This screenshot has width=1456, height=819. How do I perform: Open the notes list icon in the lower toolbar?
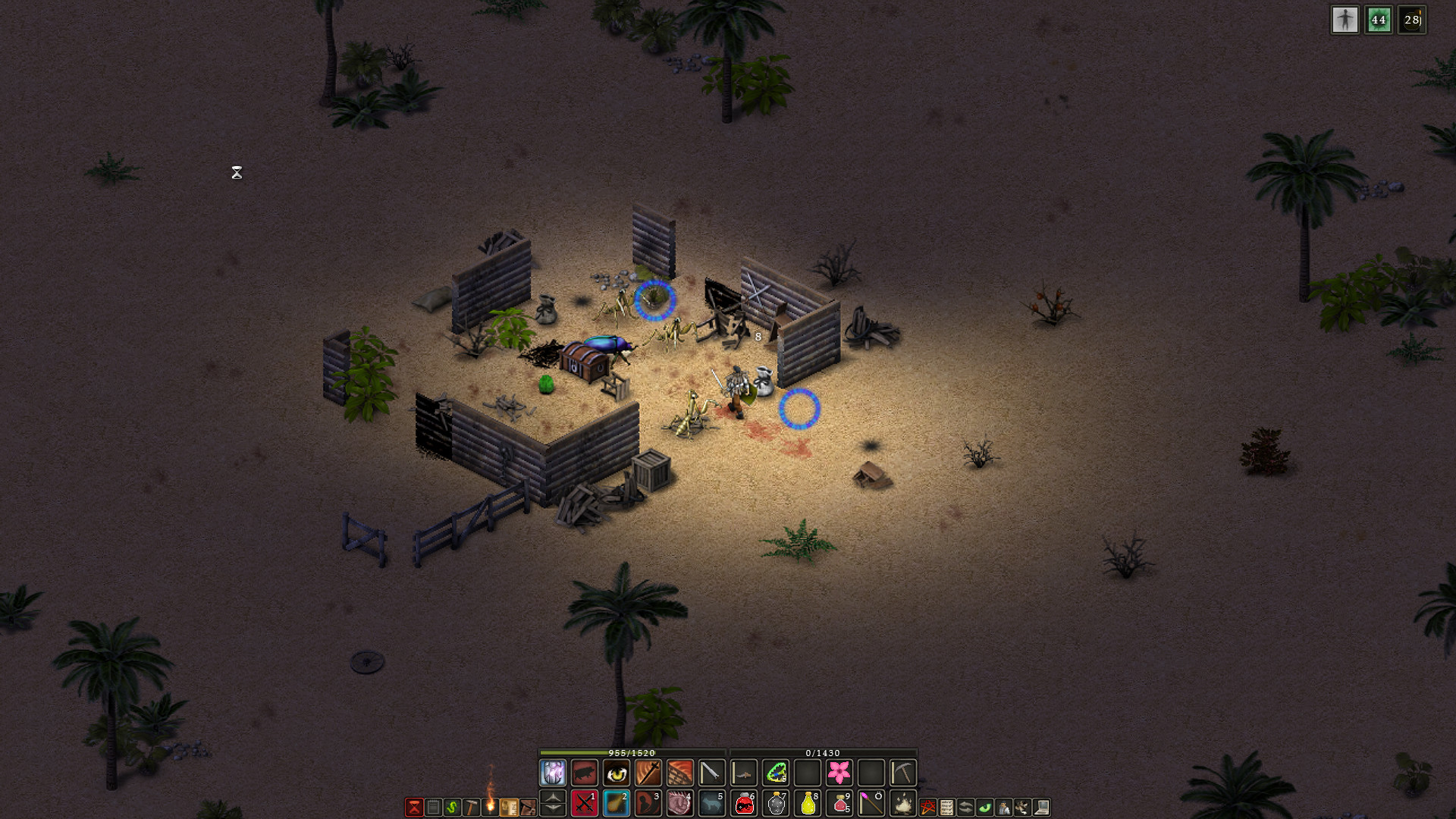[432, 807]
